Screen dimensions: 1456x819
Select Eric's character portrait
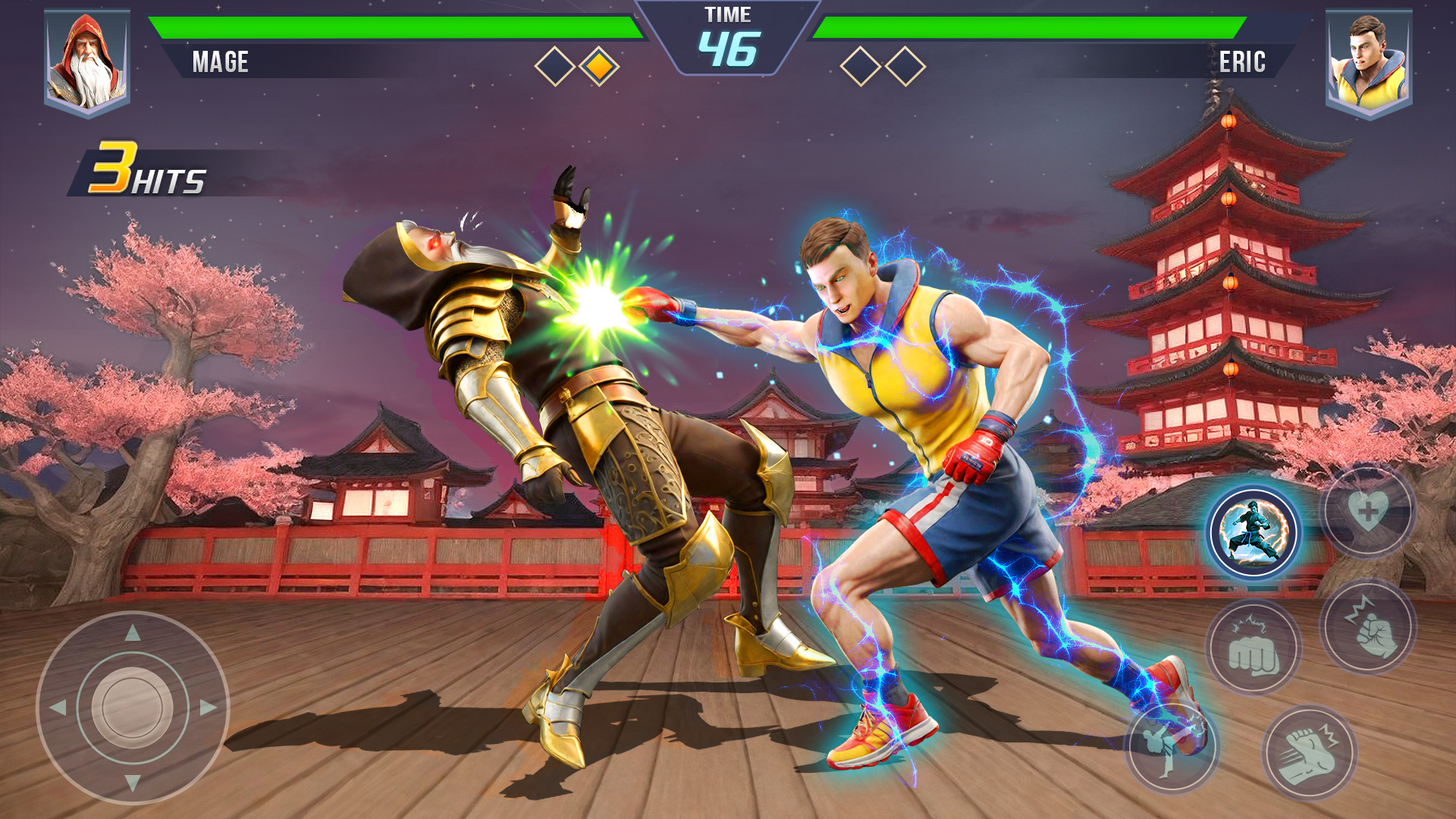1368,63
